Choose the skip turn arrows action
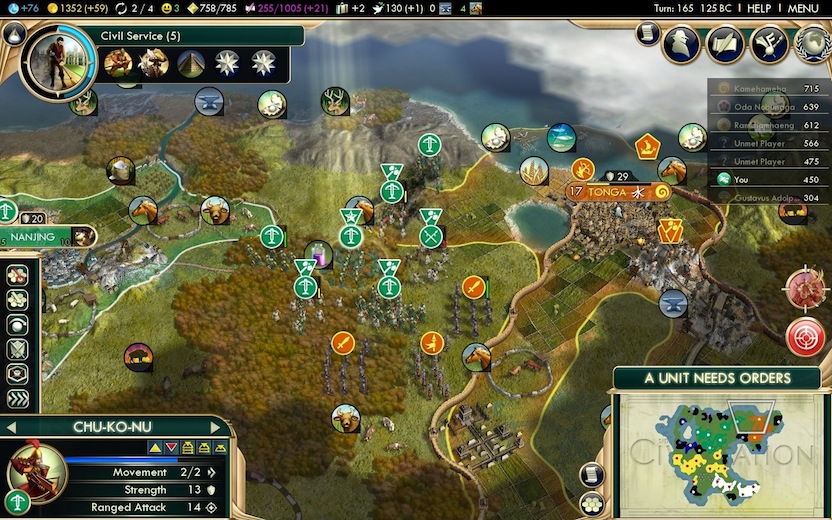Screen dimensions: 832x520 tap(17, 399)
